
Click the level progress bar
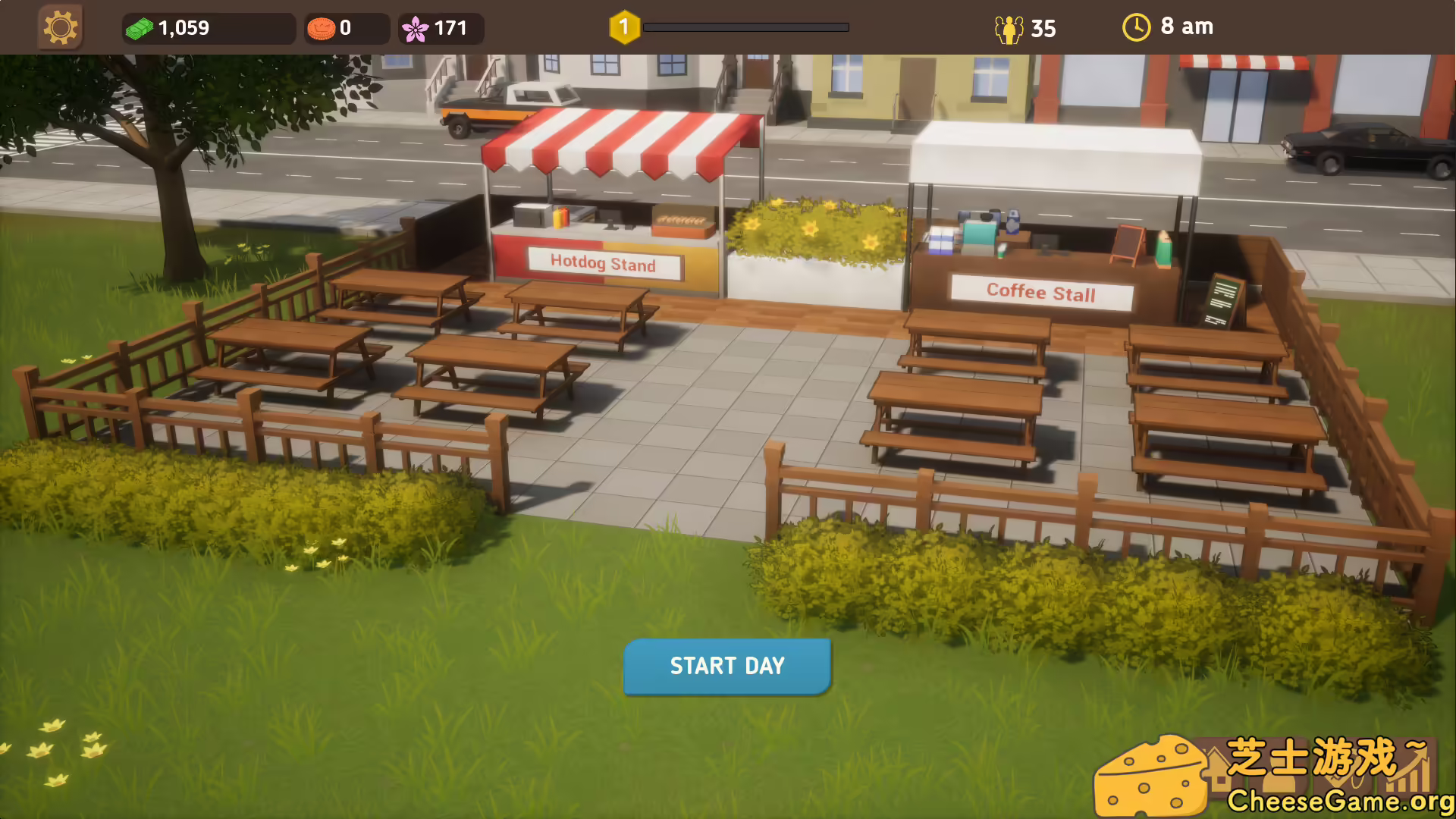point(747,27)
